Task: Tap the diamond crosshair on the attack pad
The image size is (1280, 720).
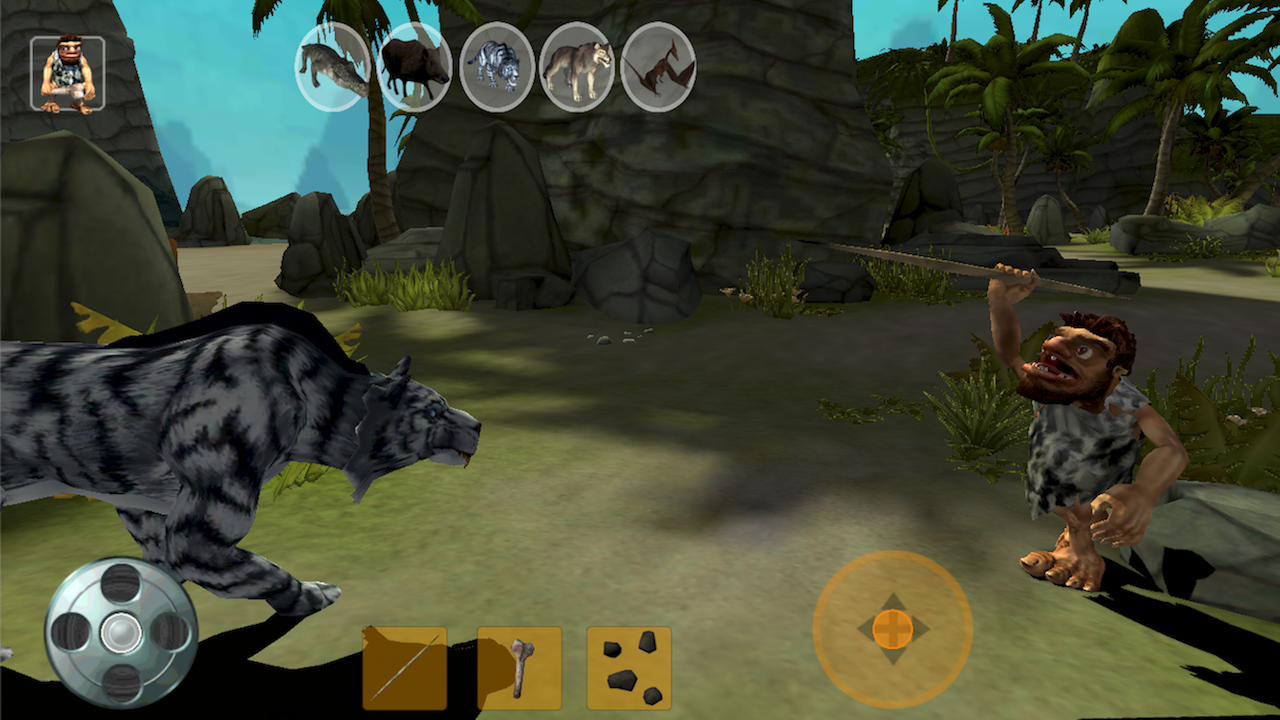Action: click(x=893, y=630)
